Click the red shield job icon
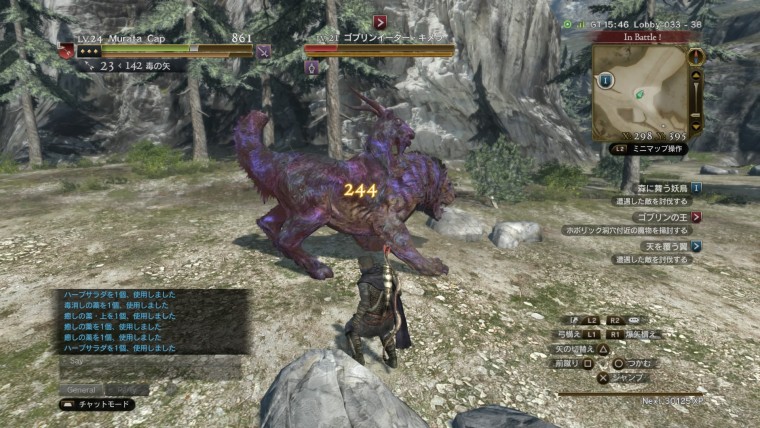This screenshot has height=428, width=760. pos(66,51)
